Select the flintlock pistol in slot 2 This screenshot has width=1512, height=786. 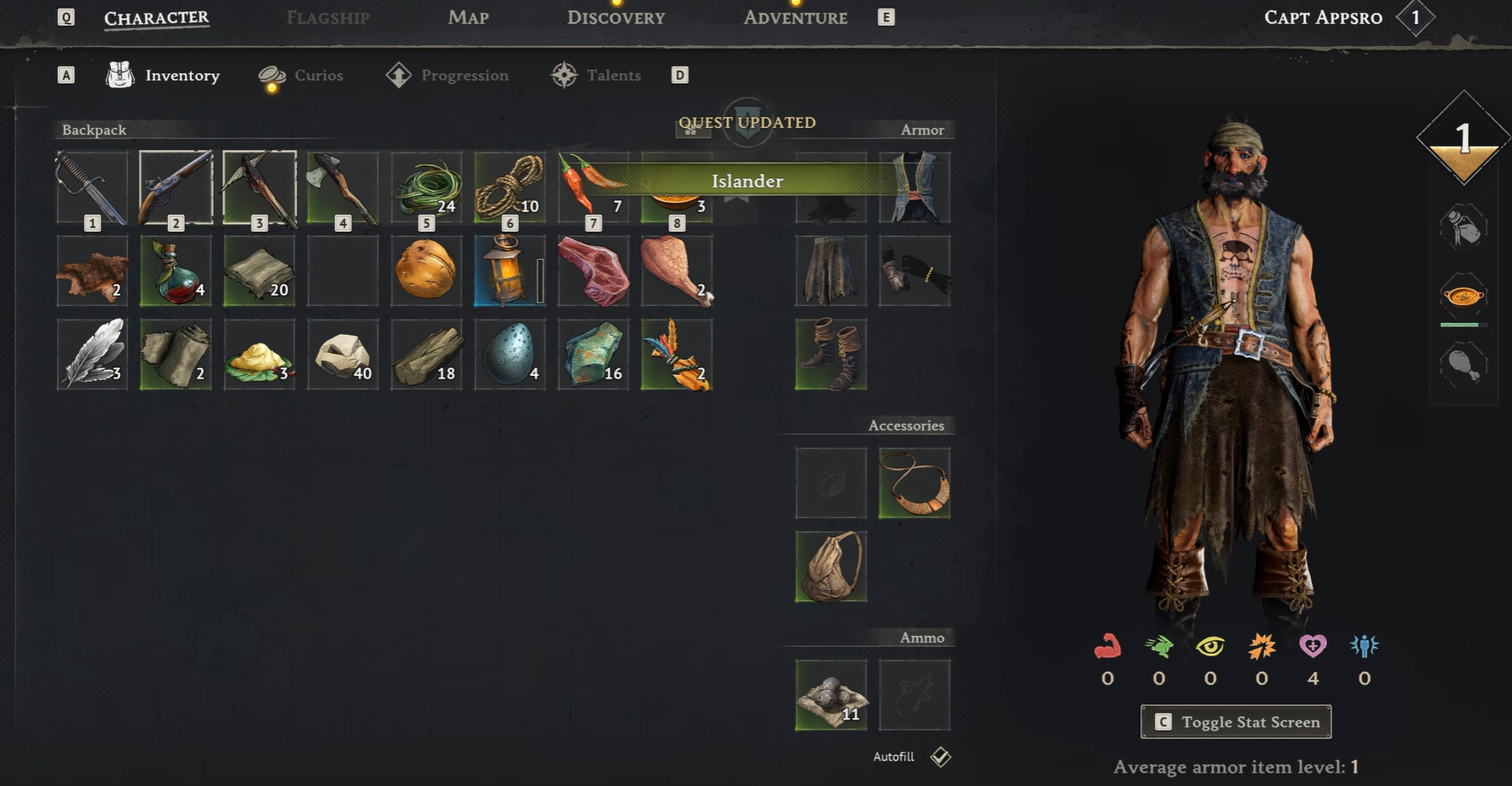tap(176, 188)
